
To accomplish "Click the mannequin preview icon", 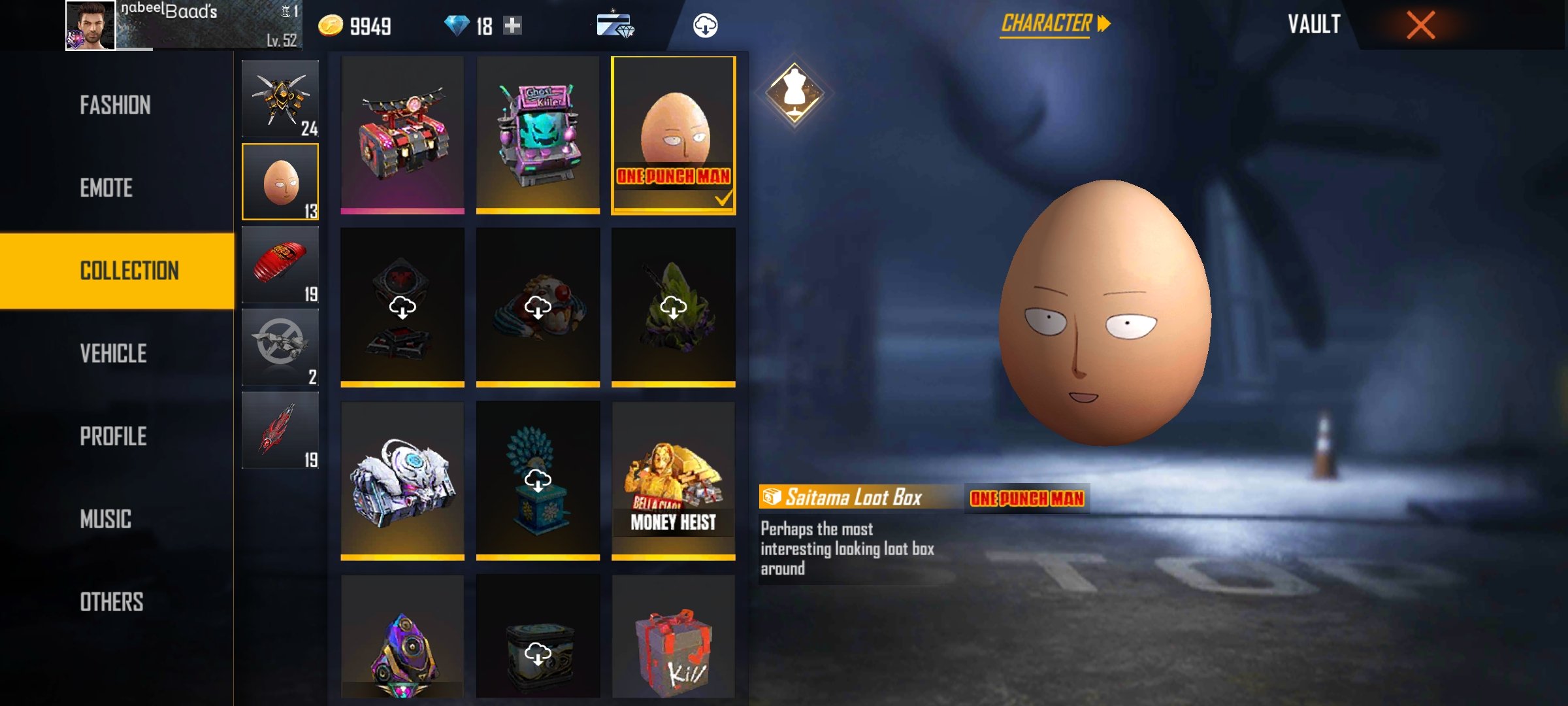I will coord(794,93).
